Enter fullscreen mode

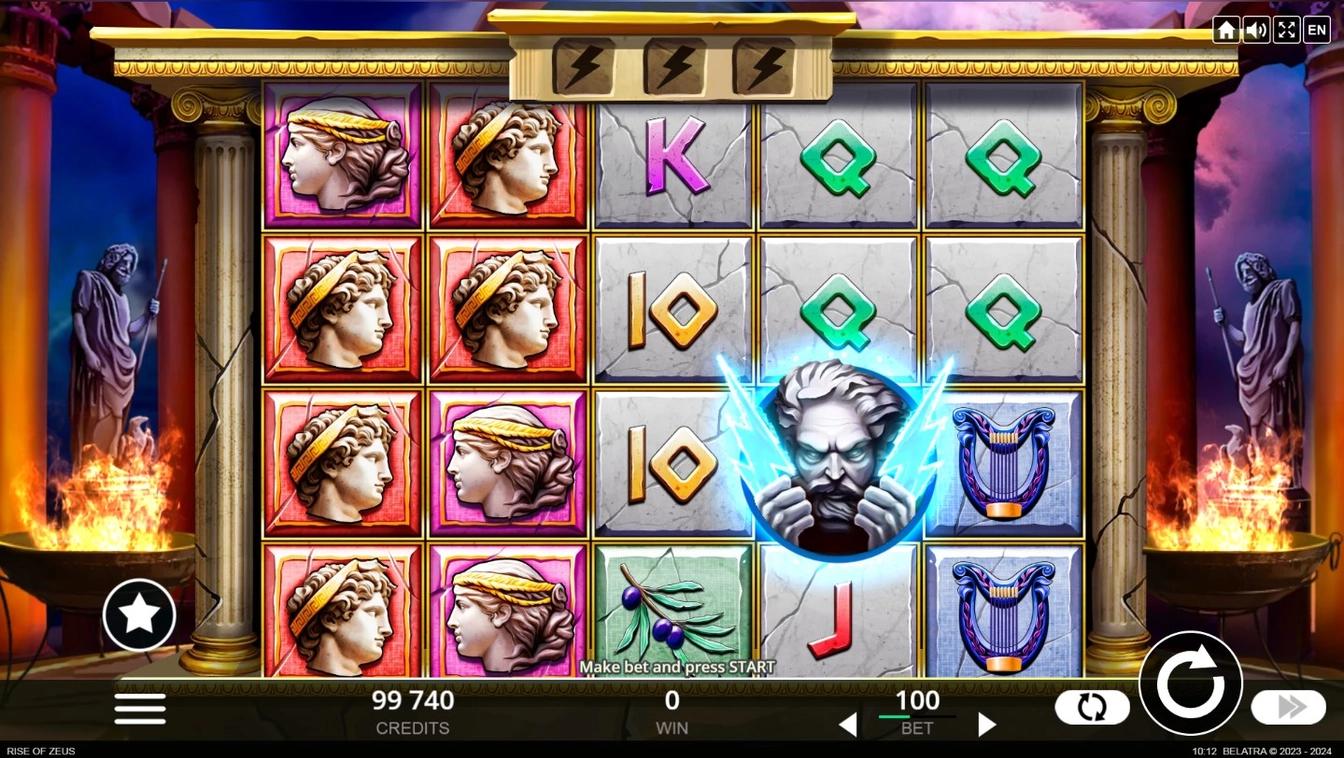1286,29
